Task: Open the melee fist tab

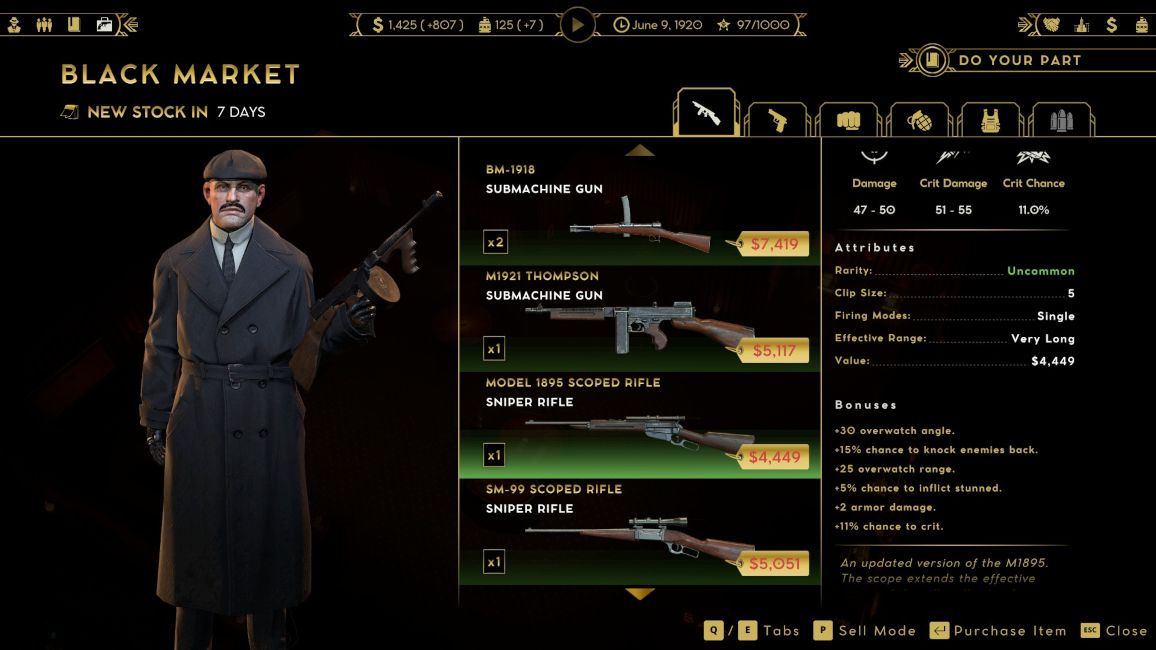Action: pos(848,120)
